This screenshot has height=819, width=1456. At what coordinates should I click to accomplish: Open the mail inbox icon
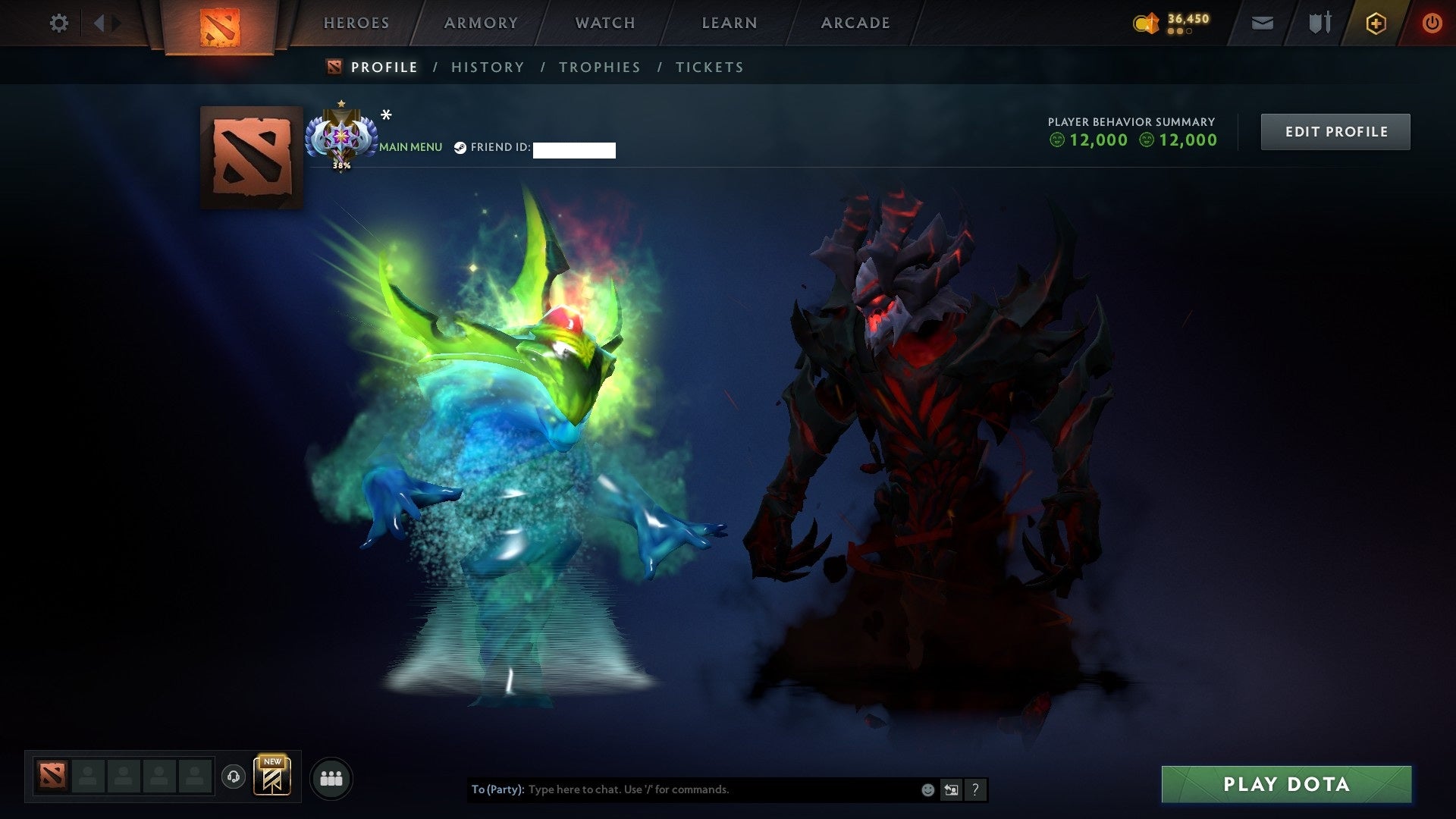point(1261,23)
